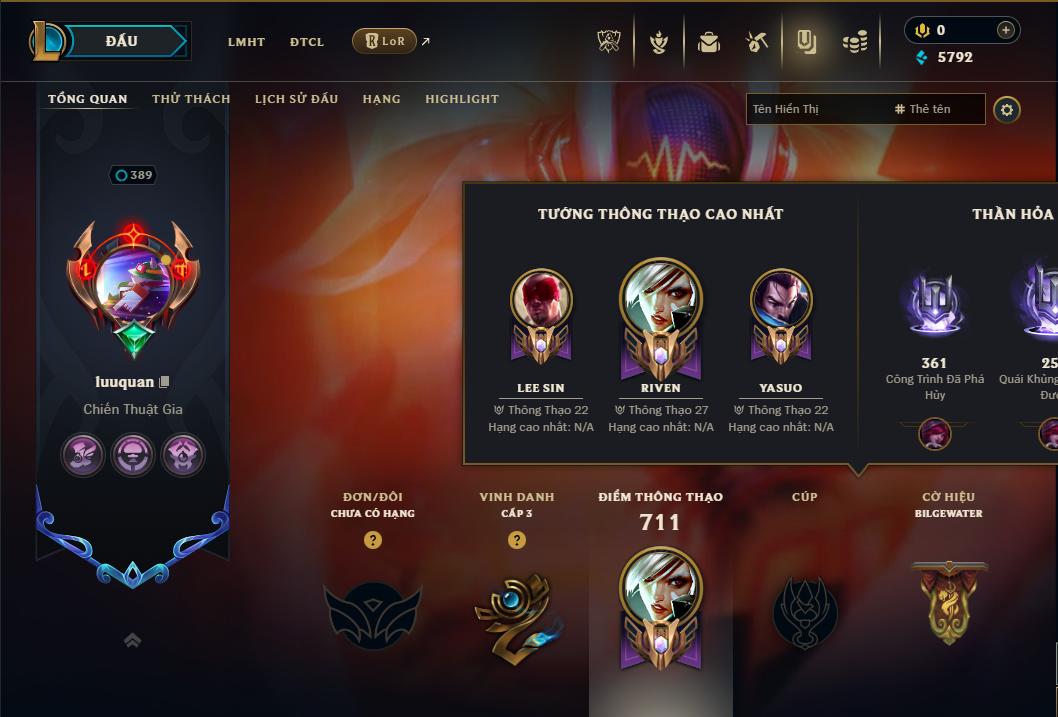This screenshot has height=717, width=1058.
Task: Open the LMHT menu
Action: pos(246,42)
